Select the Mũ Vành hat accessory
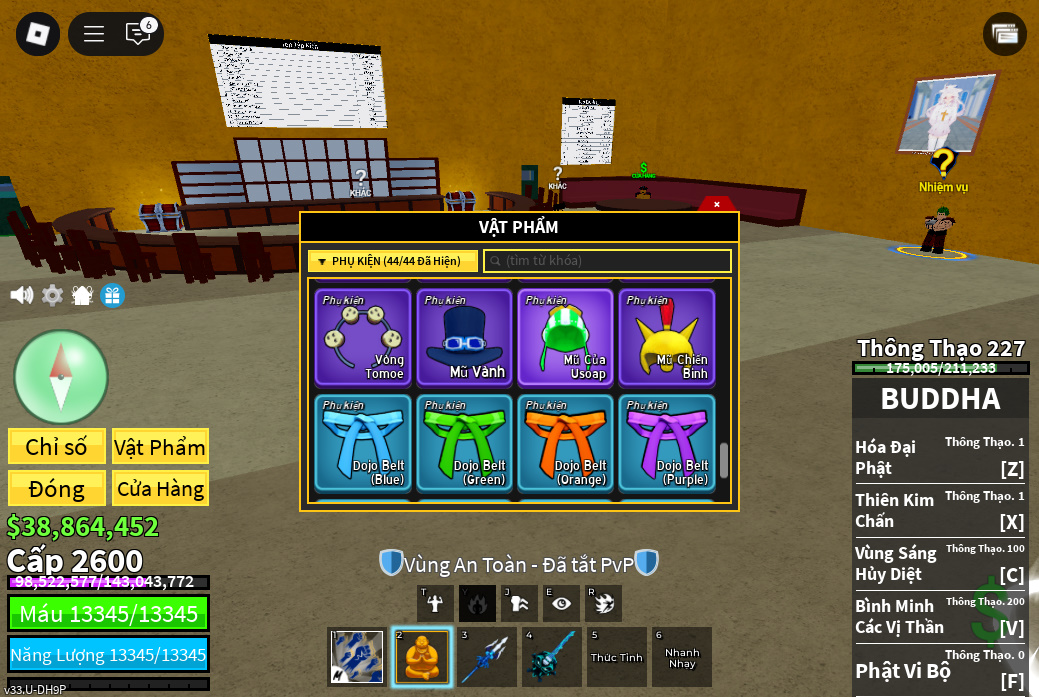This screenshot has width=1039, height=697. [464, 337]
